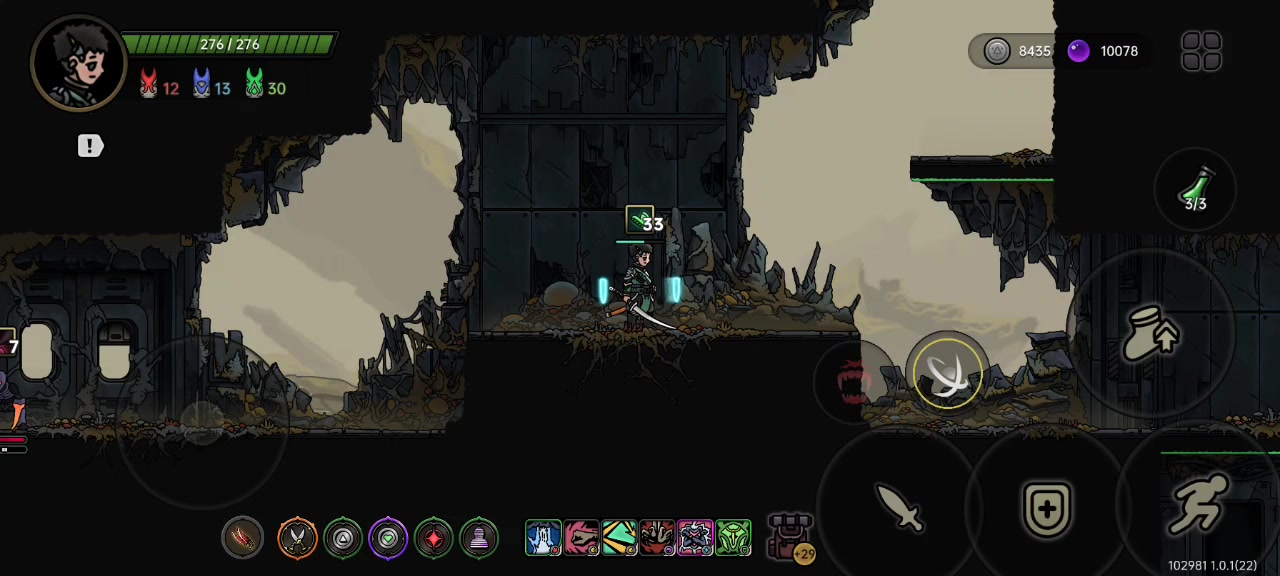This screenshot has height=576, width=1280.
Task: Open the four-square menu grid
Action: coord(1201,51)
